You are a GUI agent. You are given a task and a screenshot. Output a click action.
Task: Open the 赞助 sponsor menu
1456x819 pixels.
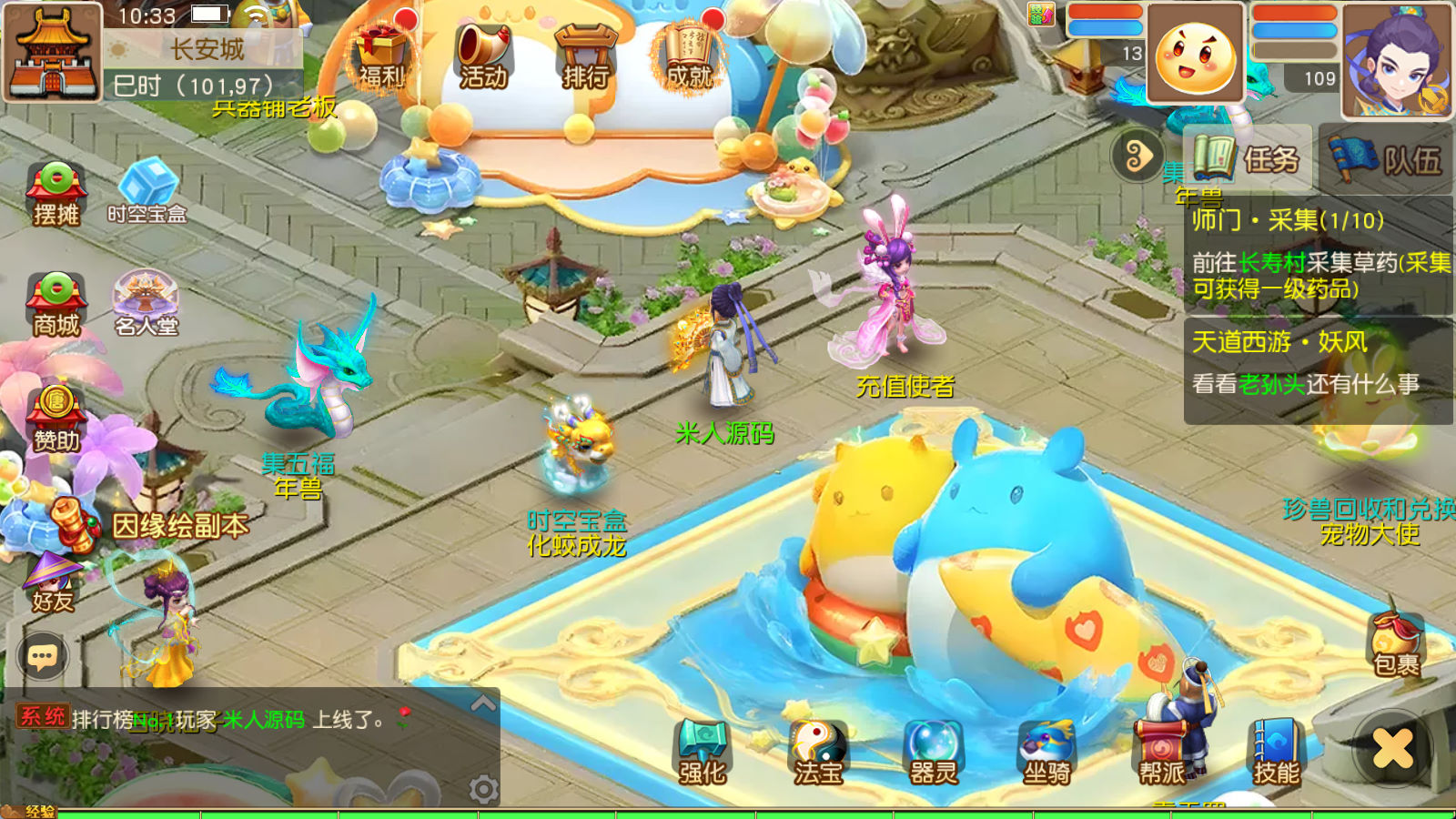point(56,419)
